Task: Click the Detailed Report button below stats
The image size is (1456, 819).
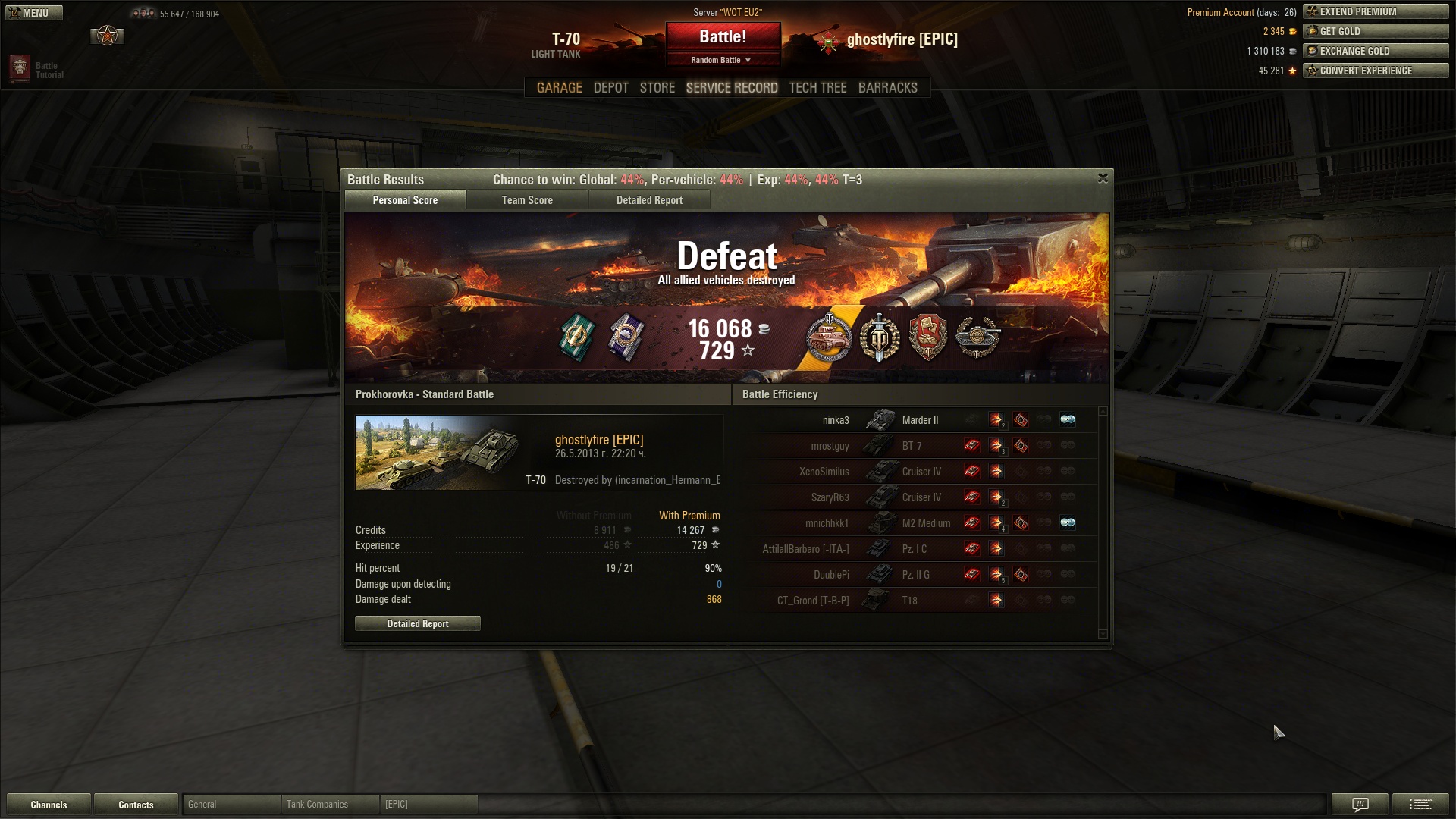Action: click(418, 623)
